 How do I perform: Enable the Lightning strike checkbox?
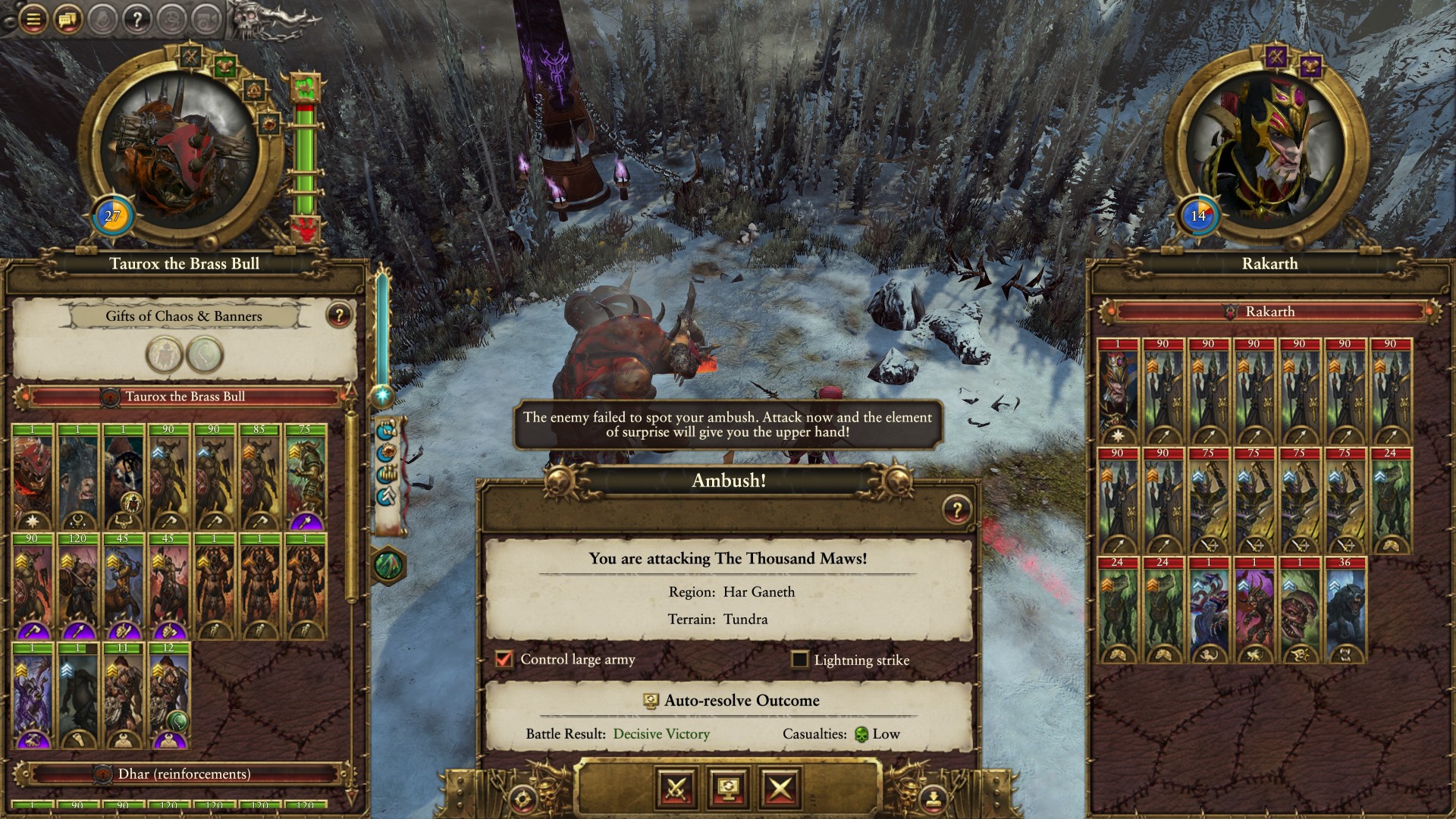[799, 660]
